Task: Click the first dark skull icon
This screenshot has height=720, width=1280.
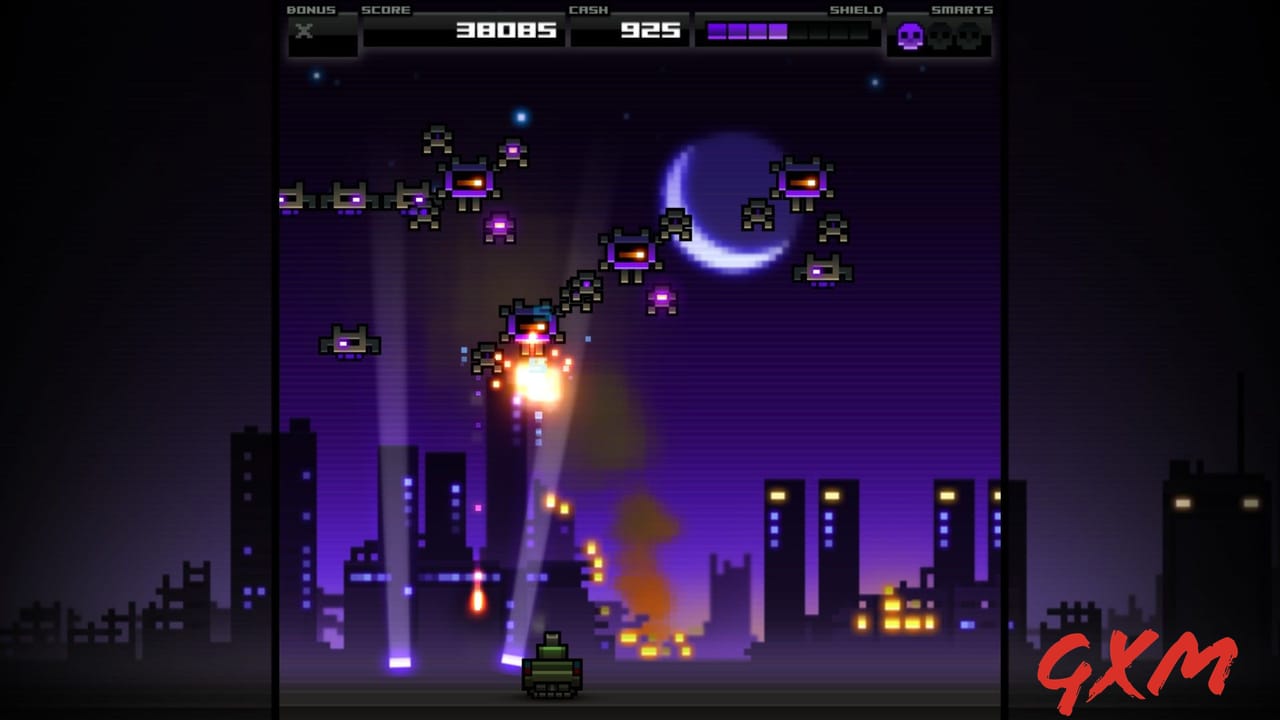Action: (x=940, y=34)
